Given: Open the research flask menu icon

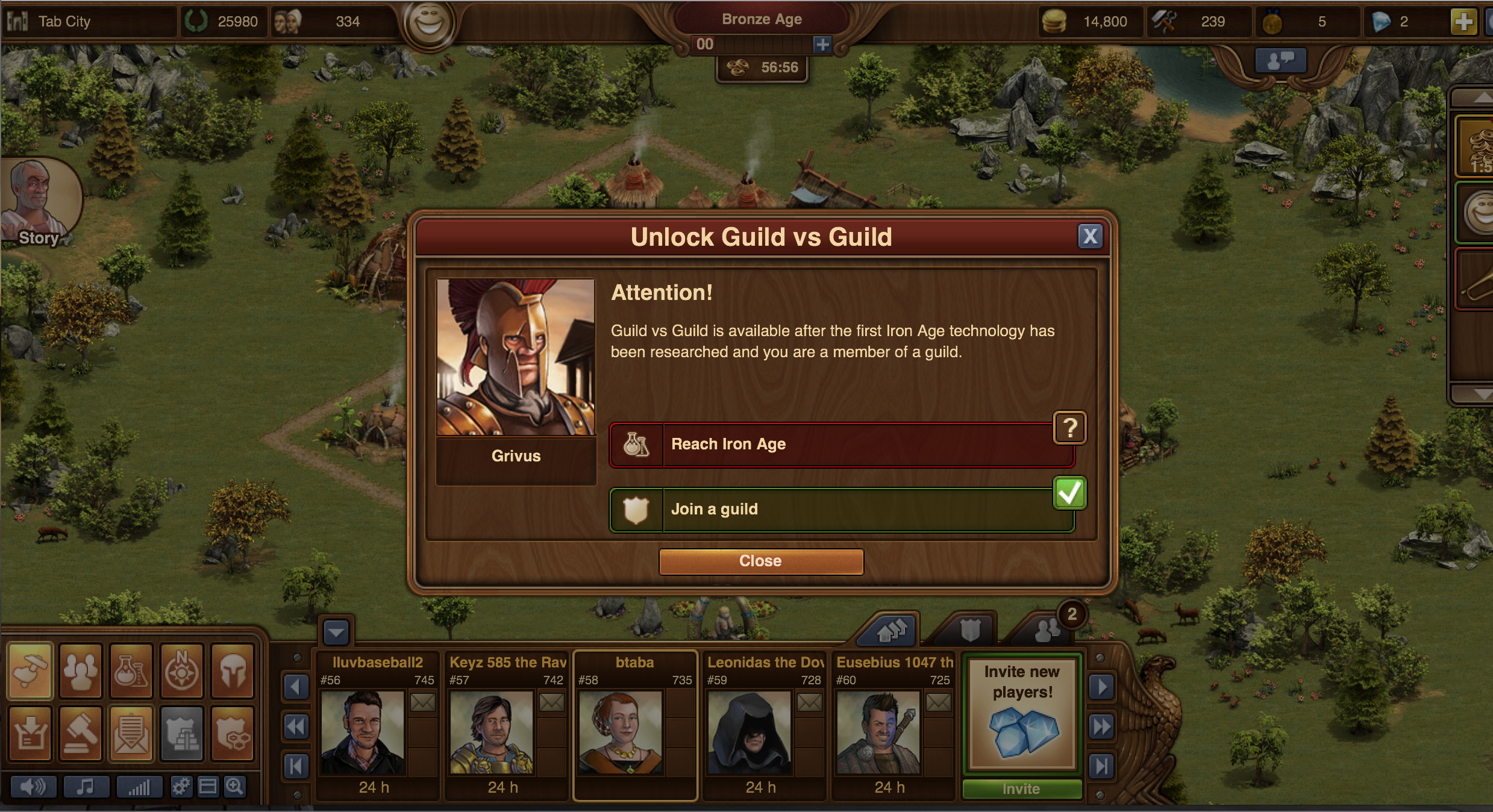Looking at the screenshot, I should (x=131, y=671).
